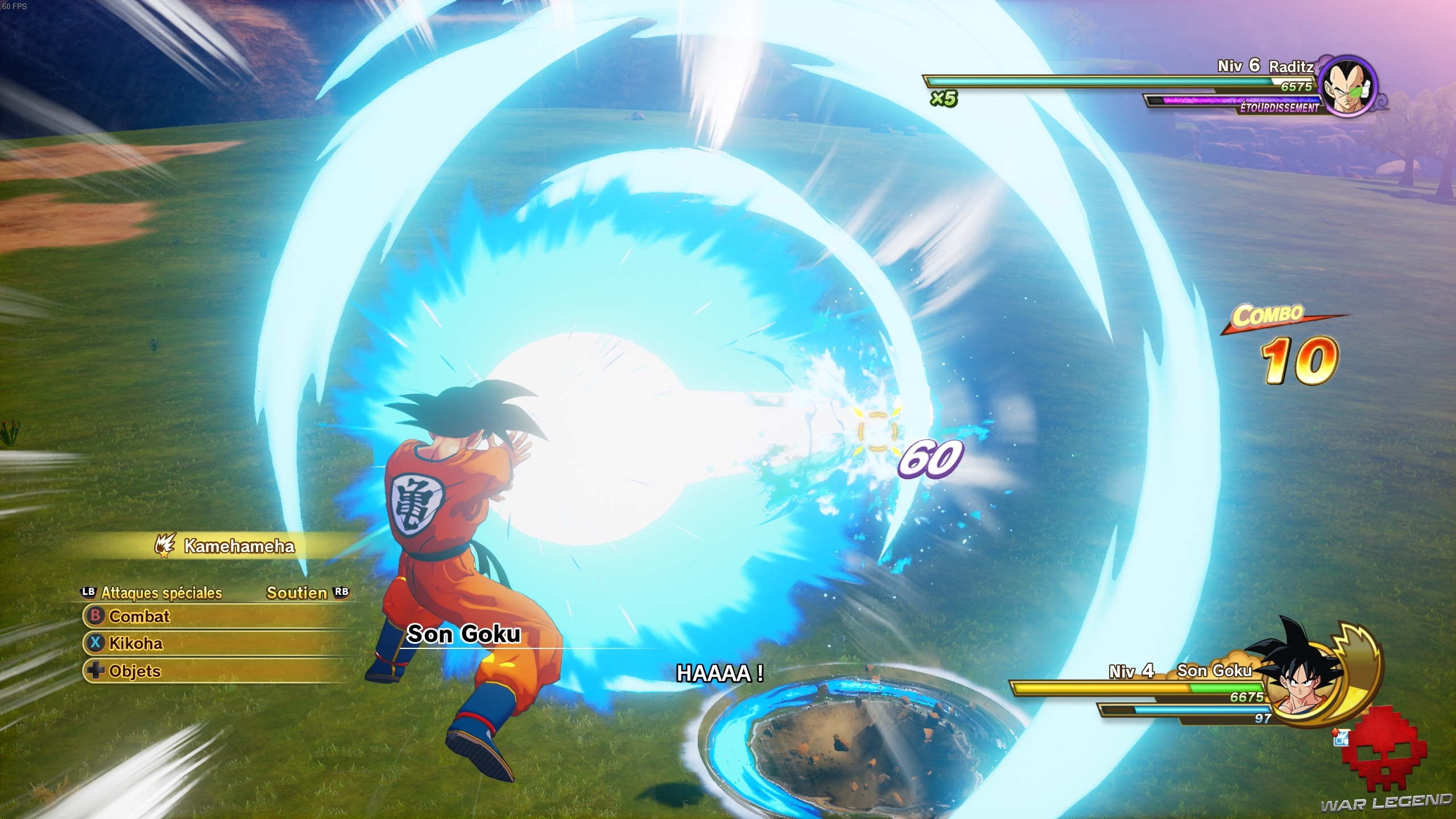The width and height of the screenshot is (1456, 819).
Task: Open the Attaques spéciales menu
Action: pos(162,593)
